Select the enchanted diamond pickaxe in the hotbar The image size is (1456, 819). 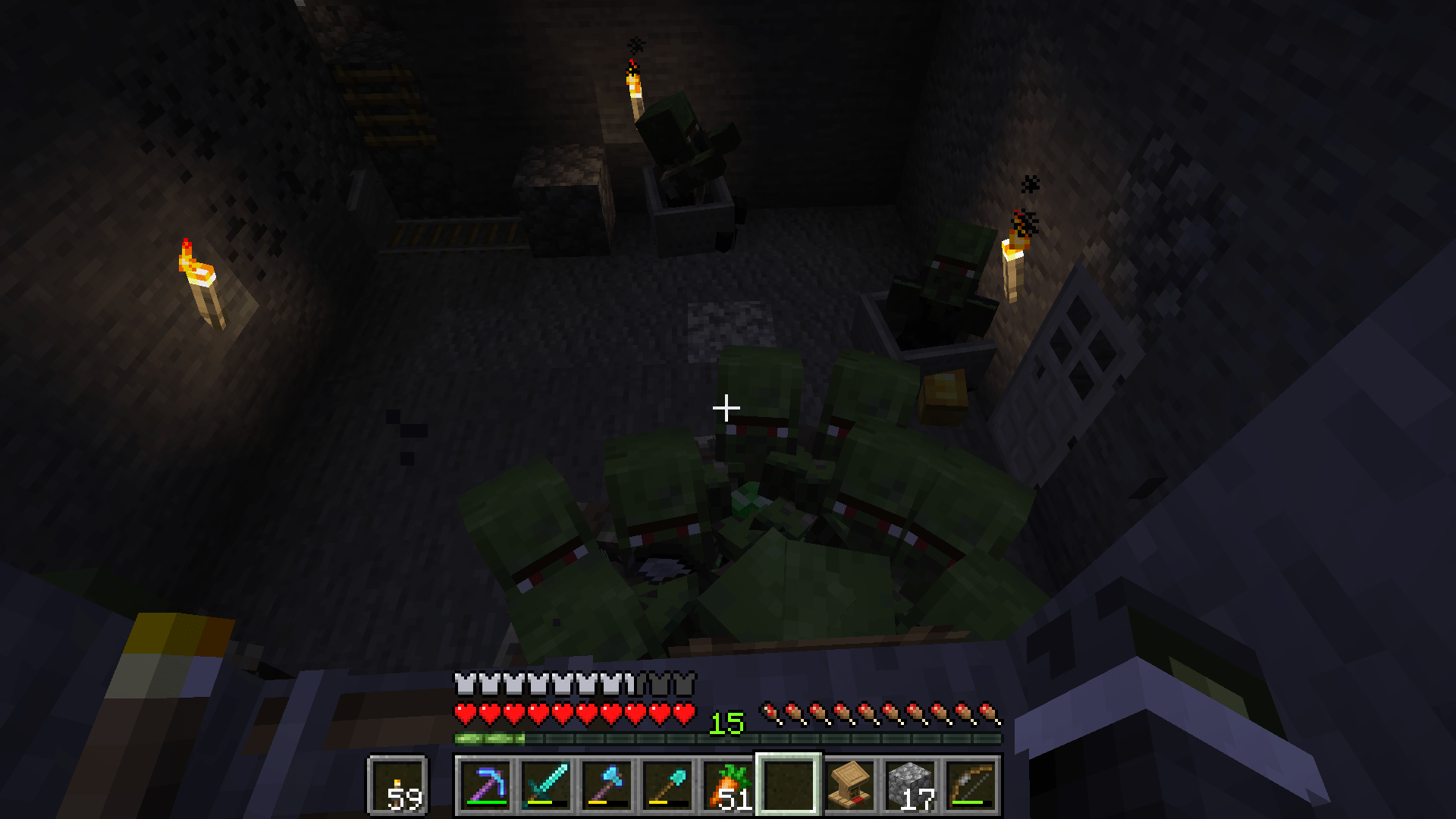[x=484, y=785]
